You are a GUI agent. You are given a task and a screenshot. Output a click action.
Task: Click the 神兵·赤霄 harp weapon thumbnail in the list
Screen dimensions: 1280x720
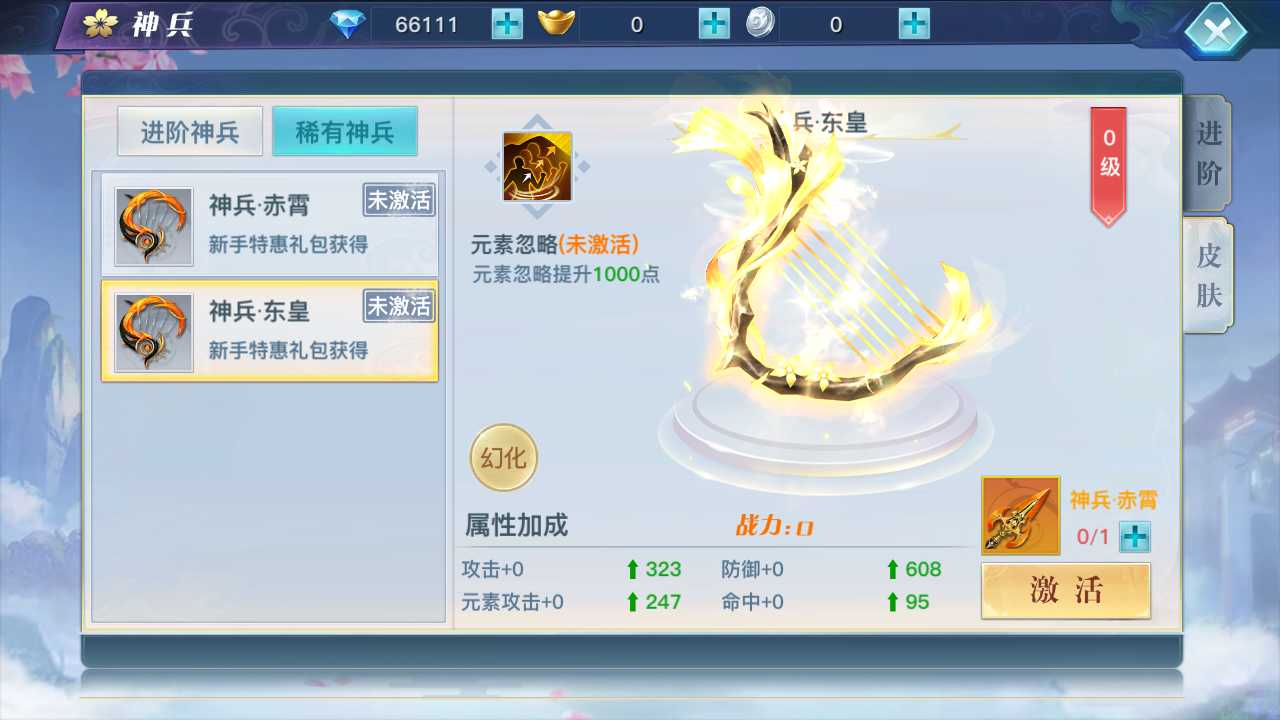pos(152,226)
